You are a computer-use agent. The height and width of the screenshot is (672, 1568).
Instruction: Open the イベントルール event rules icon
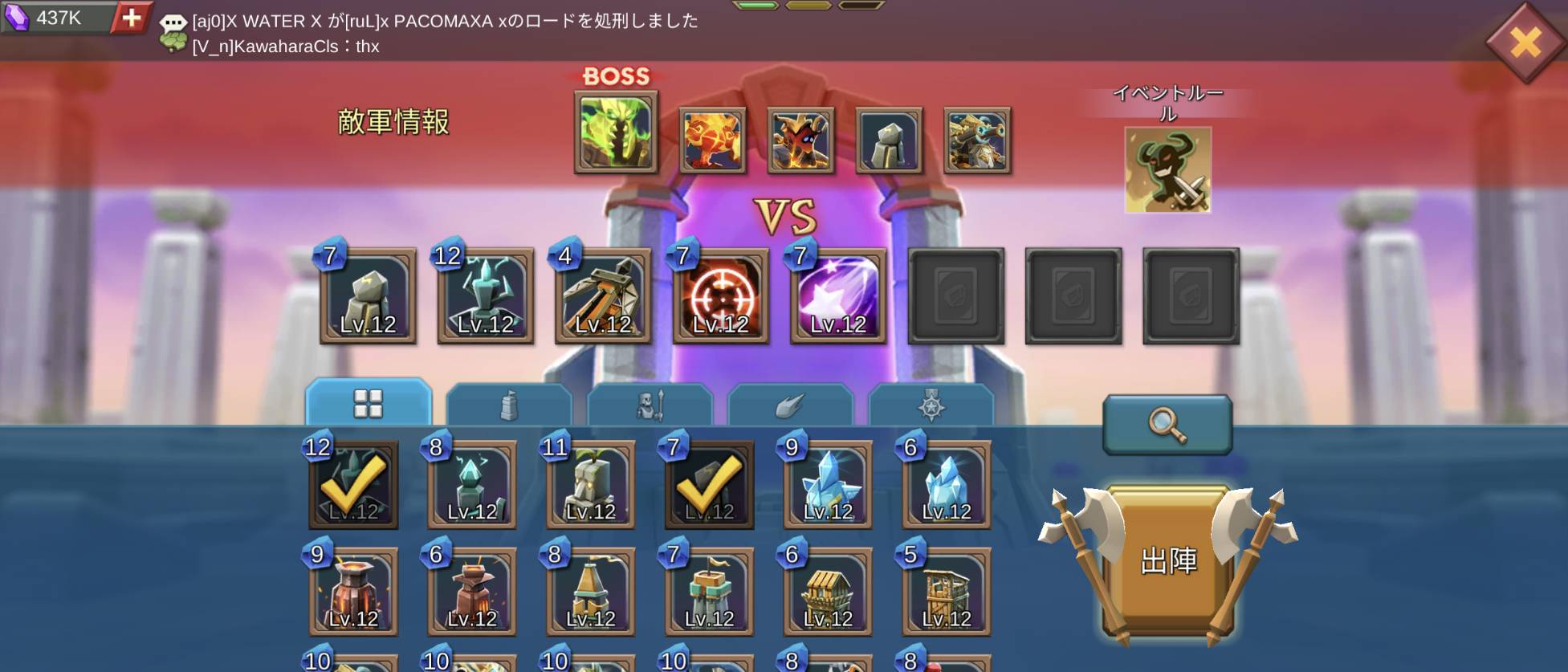coord(1167,169)
